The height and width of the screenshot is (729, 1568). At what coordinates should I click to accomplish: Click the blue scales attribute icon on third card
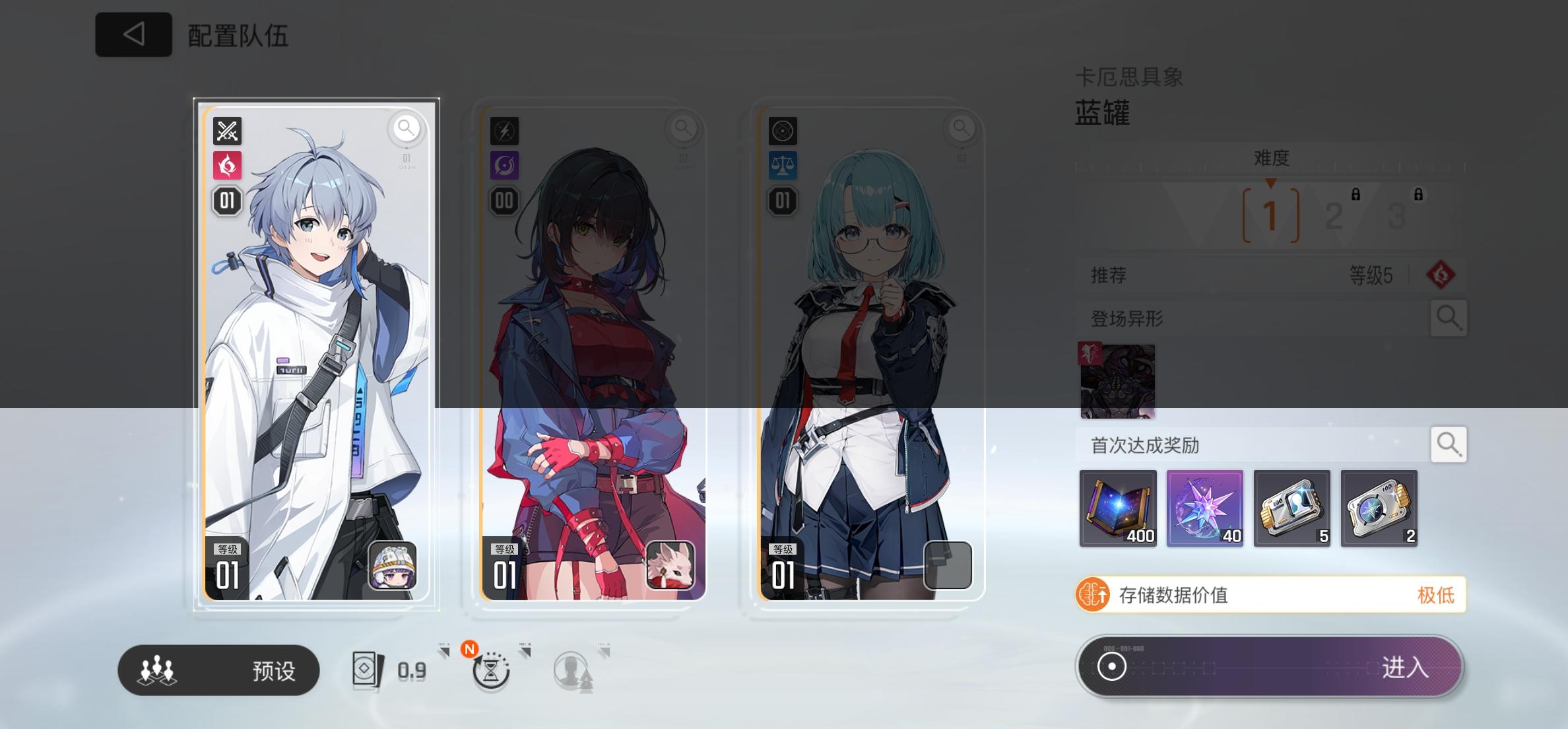coord(782,165)
